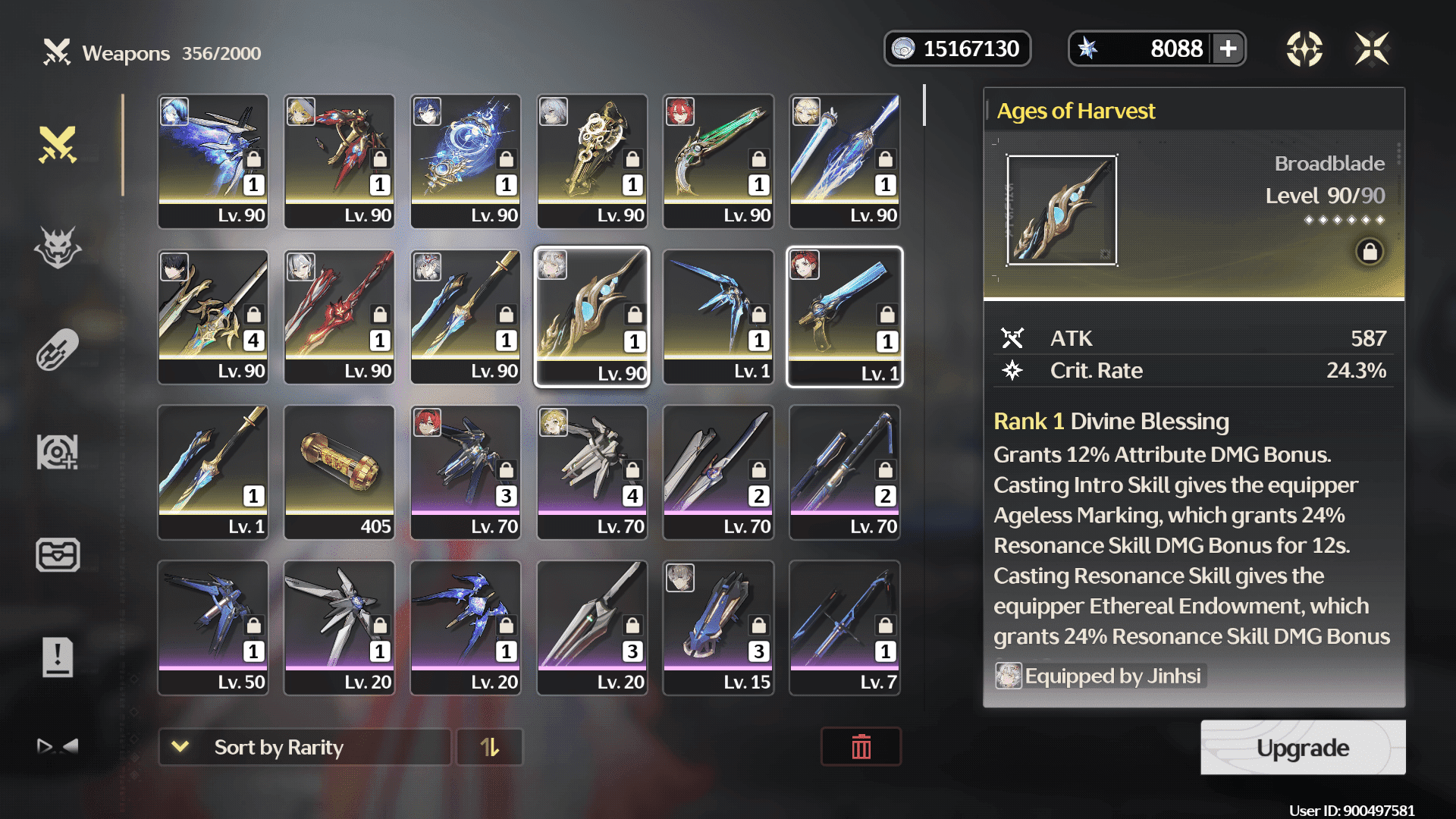Pick the rank 4 golden Lv. 90 sword
Image resolution: width=1456 pixels, height=819 pixels.
[x=213, y=316]
